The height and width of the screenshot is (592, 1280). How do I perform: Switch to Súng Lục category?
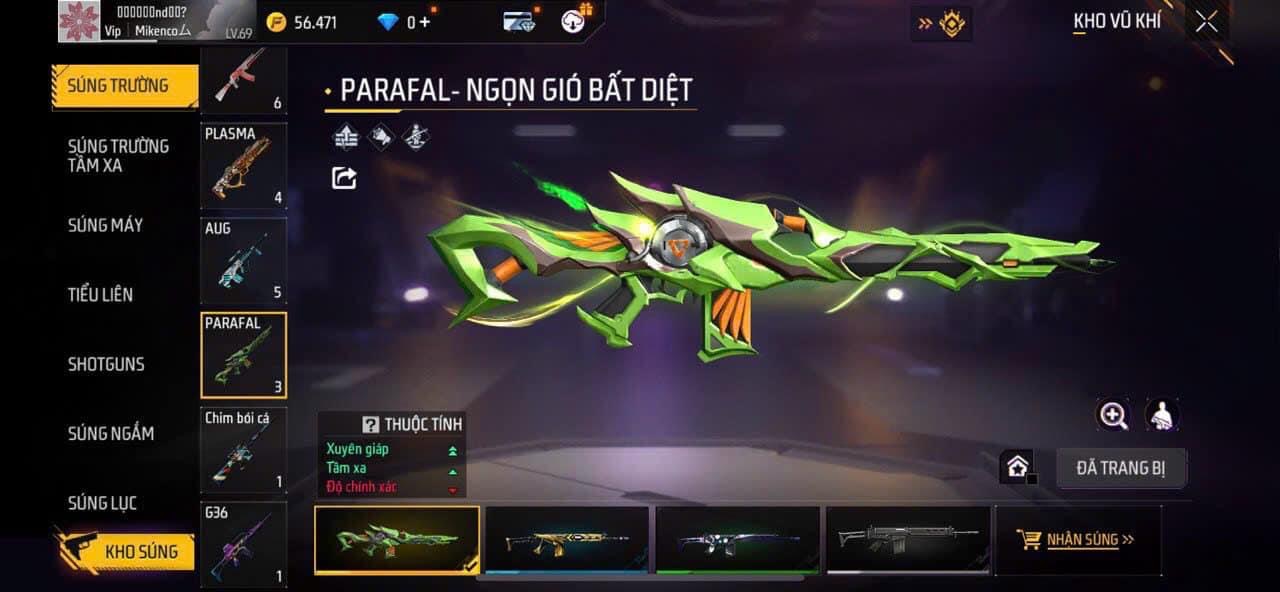[102, 503]
